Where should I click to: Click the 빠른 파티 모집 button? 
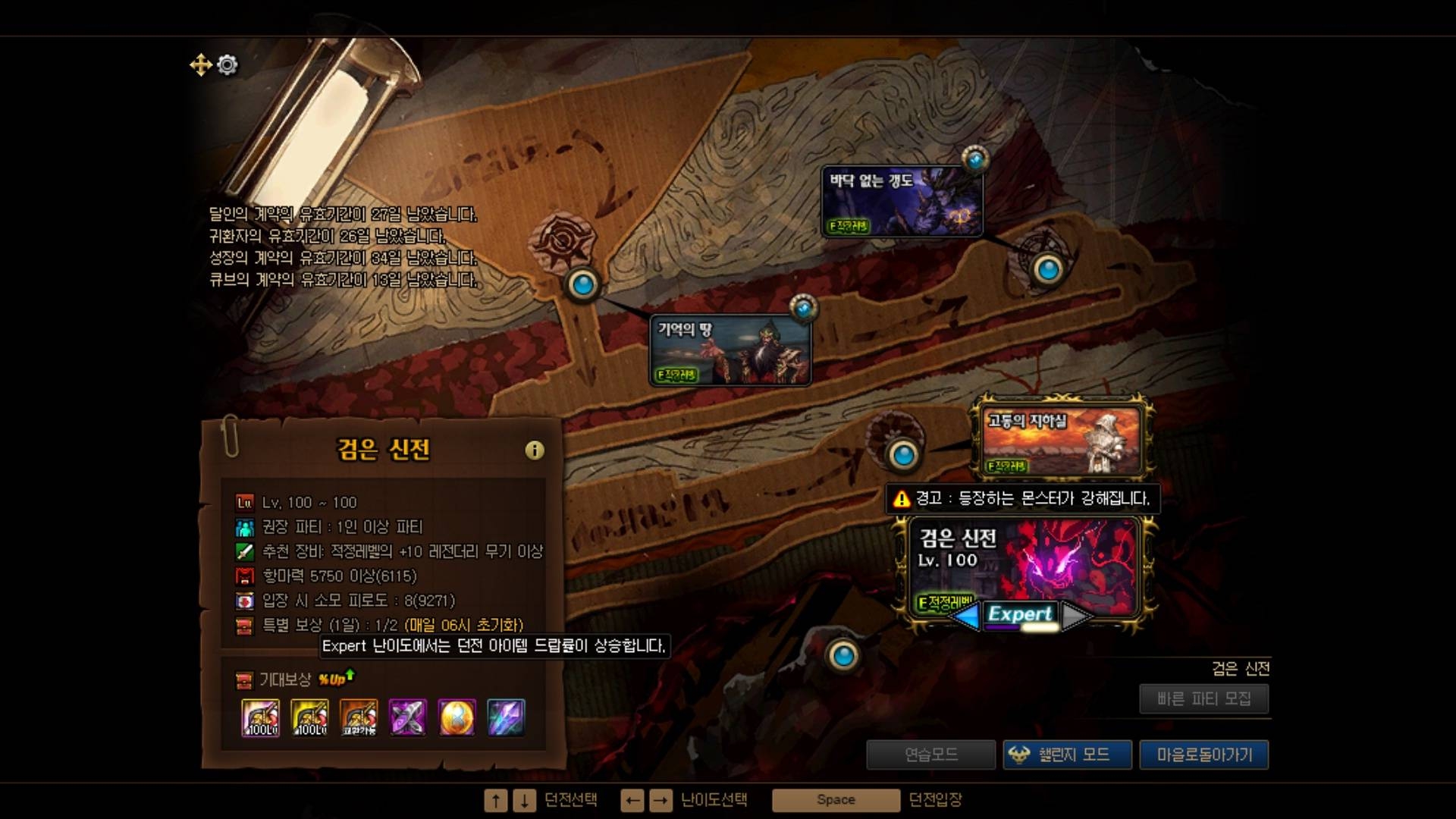[1203, 698]
